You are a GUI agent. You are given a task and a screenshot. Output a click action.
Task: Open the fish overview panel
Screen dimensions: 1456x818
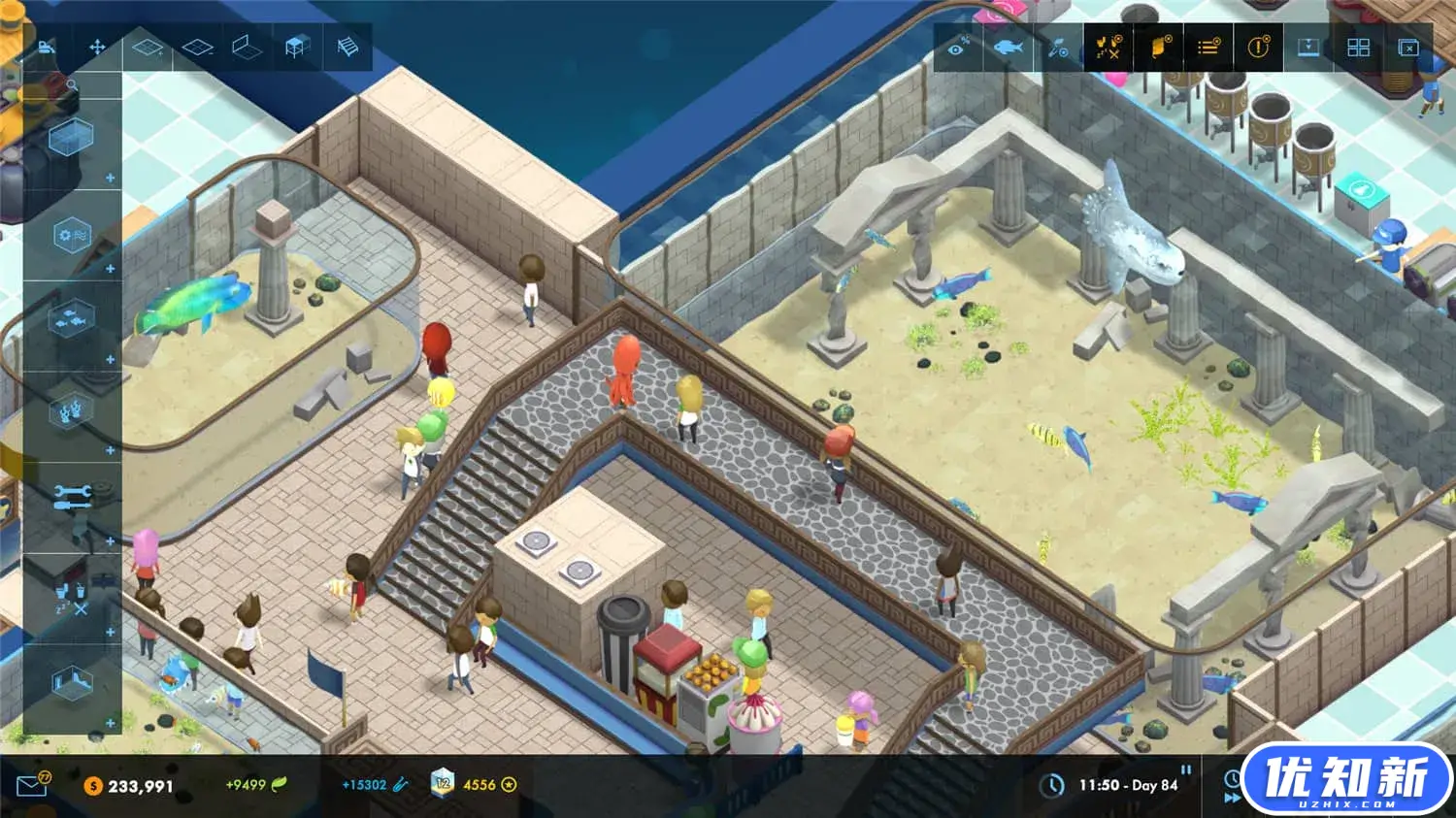click(1008, 48)
